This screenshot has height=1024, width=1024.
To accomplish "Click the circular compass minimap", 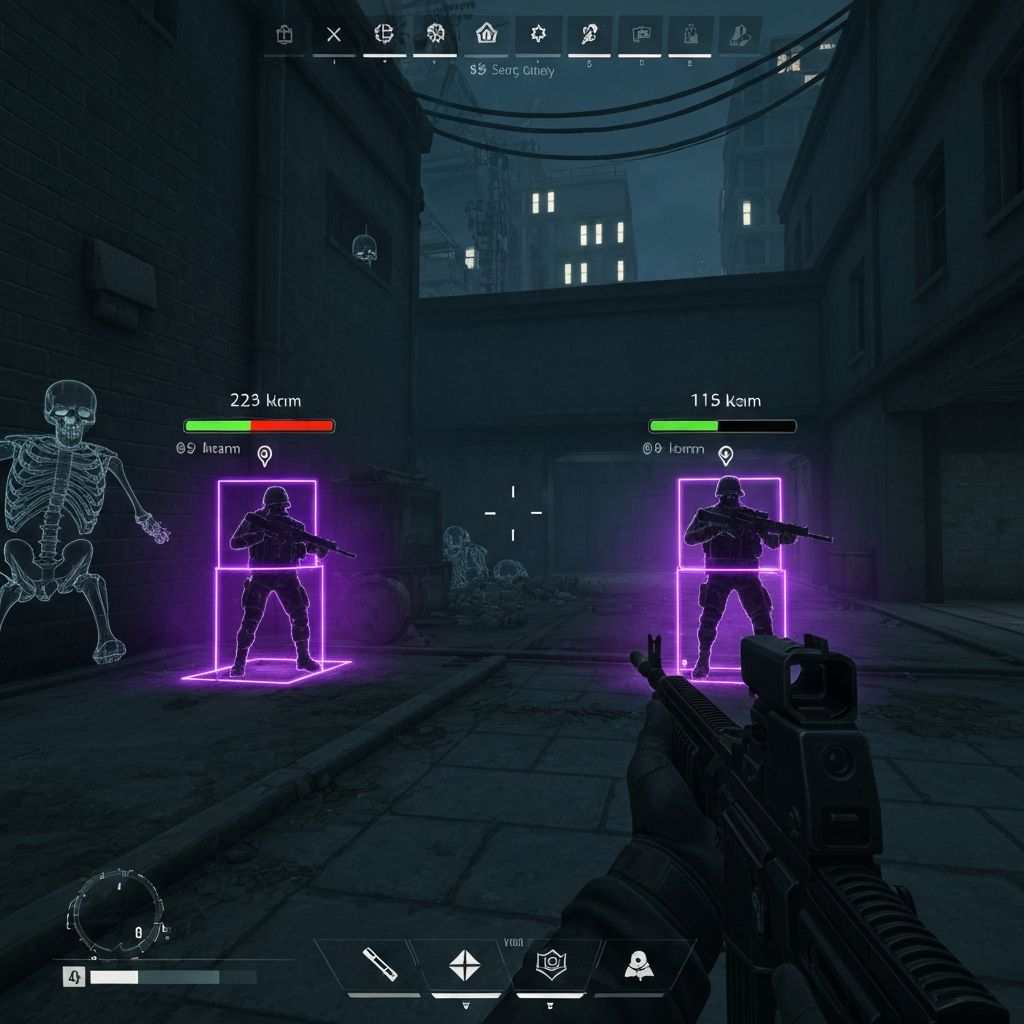I will (x=113, y=911).
